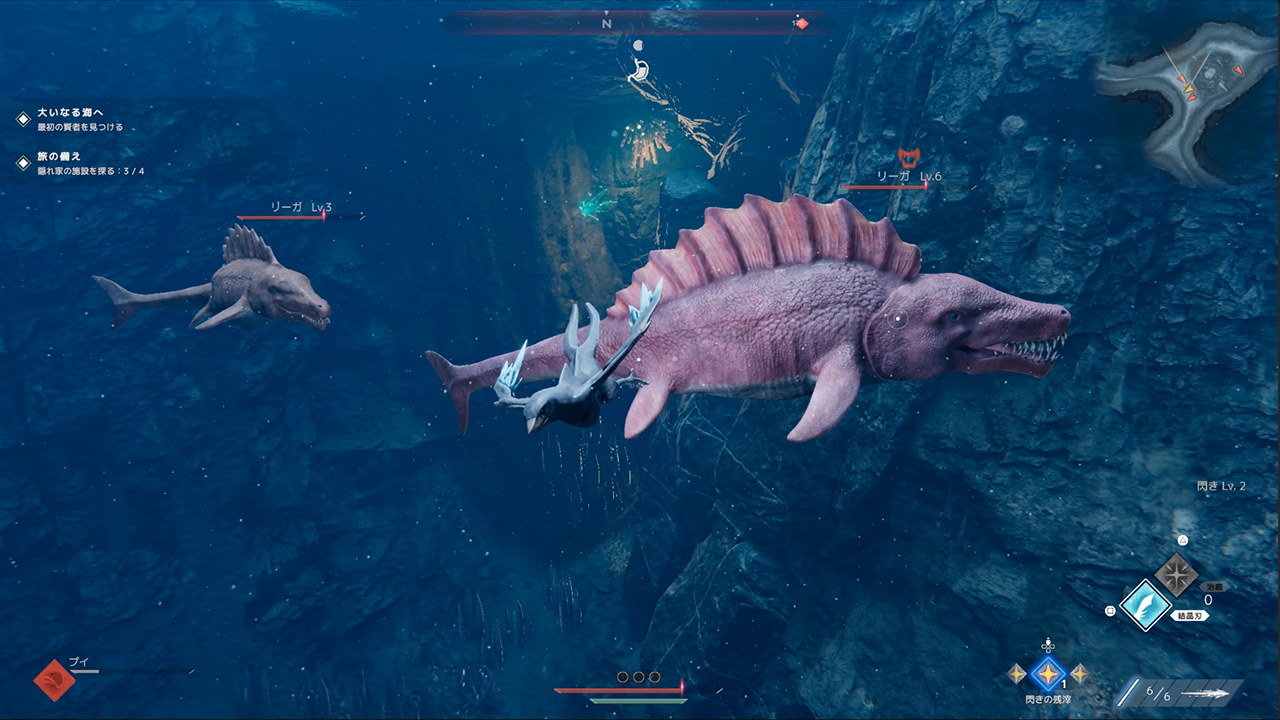Click the red プイ companion portrait

(x=54, y=679)
